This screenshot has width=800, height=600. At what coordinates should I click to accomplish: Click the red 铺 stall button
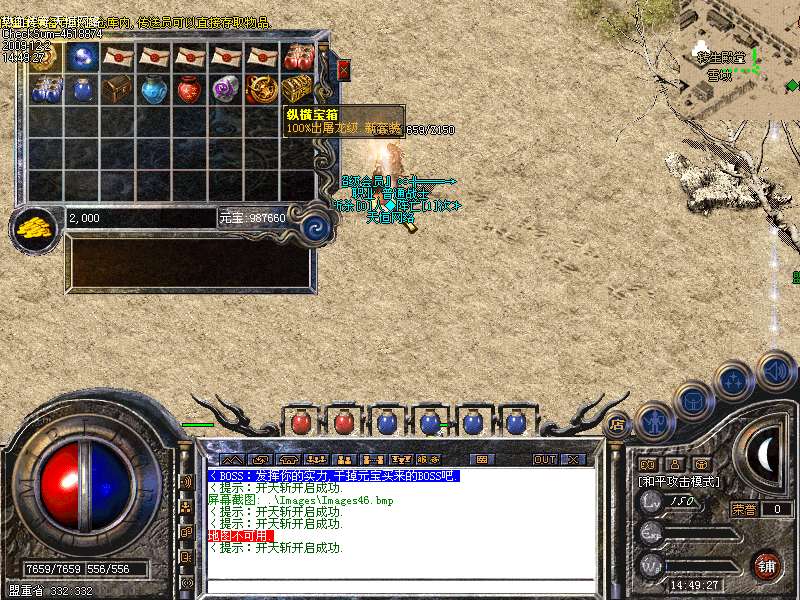pos(767,566)
